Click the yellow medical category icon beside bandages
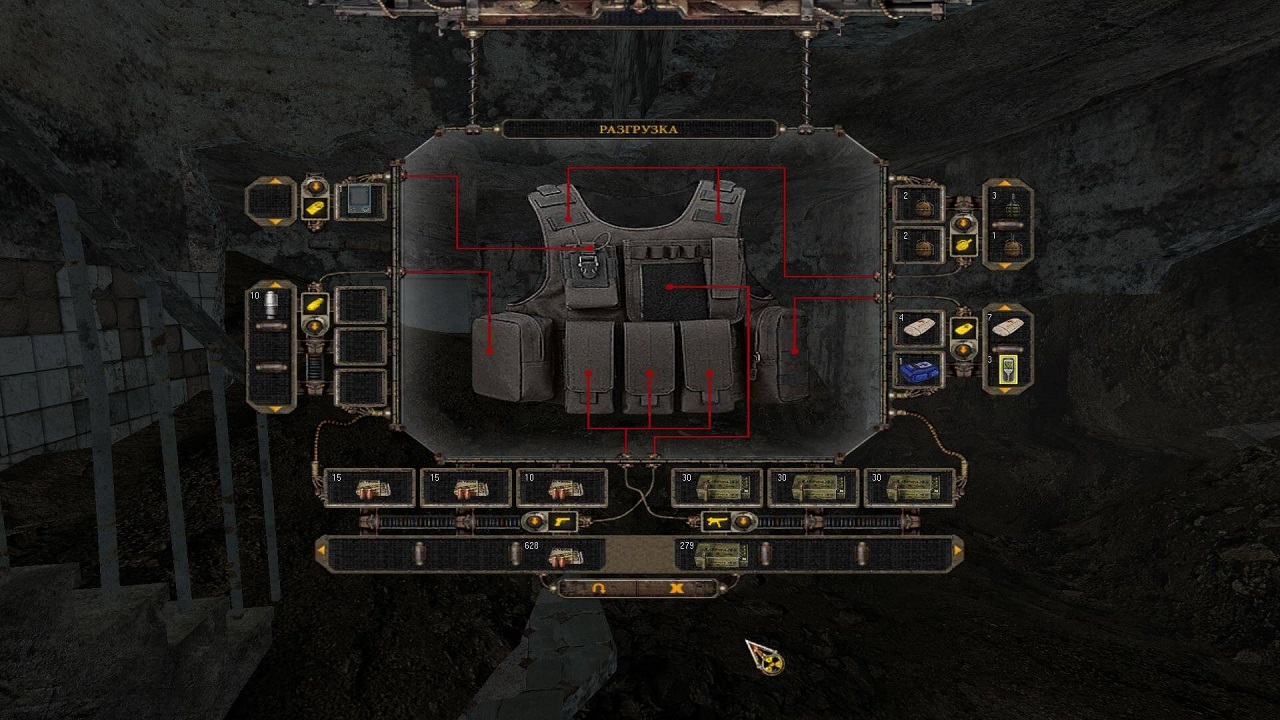 coord(964,328)
